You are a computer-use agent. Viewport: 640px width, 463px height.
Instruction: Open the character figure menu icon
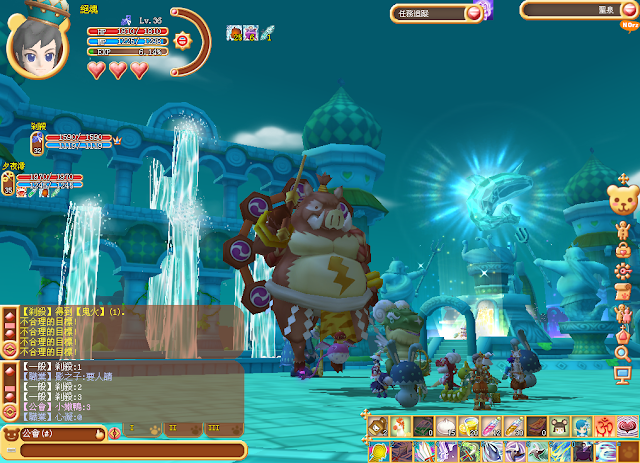[622, 231]
